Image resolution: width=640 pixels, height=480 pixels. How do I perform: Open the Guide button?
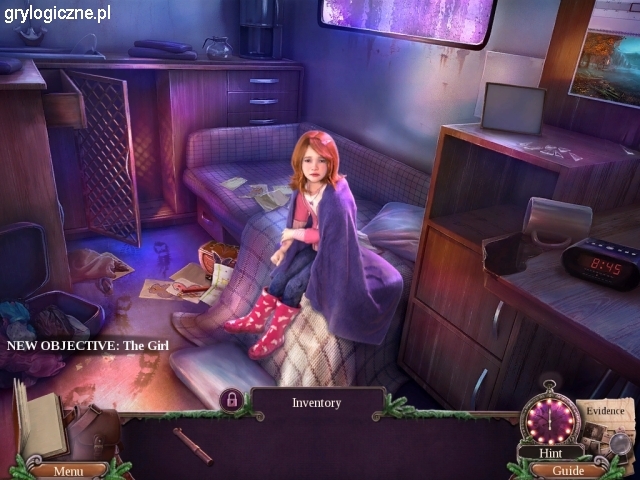click(568, 470)
